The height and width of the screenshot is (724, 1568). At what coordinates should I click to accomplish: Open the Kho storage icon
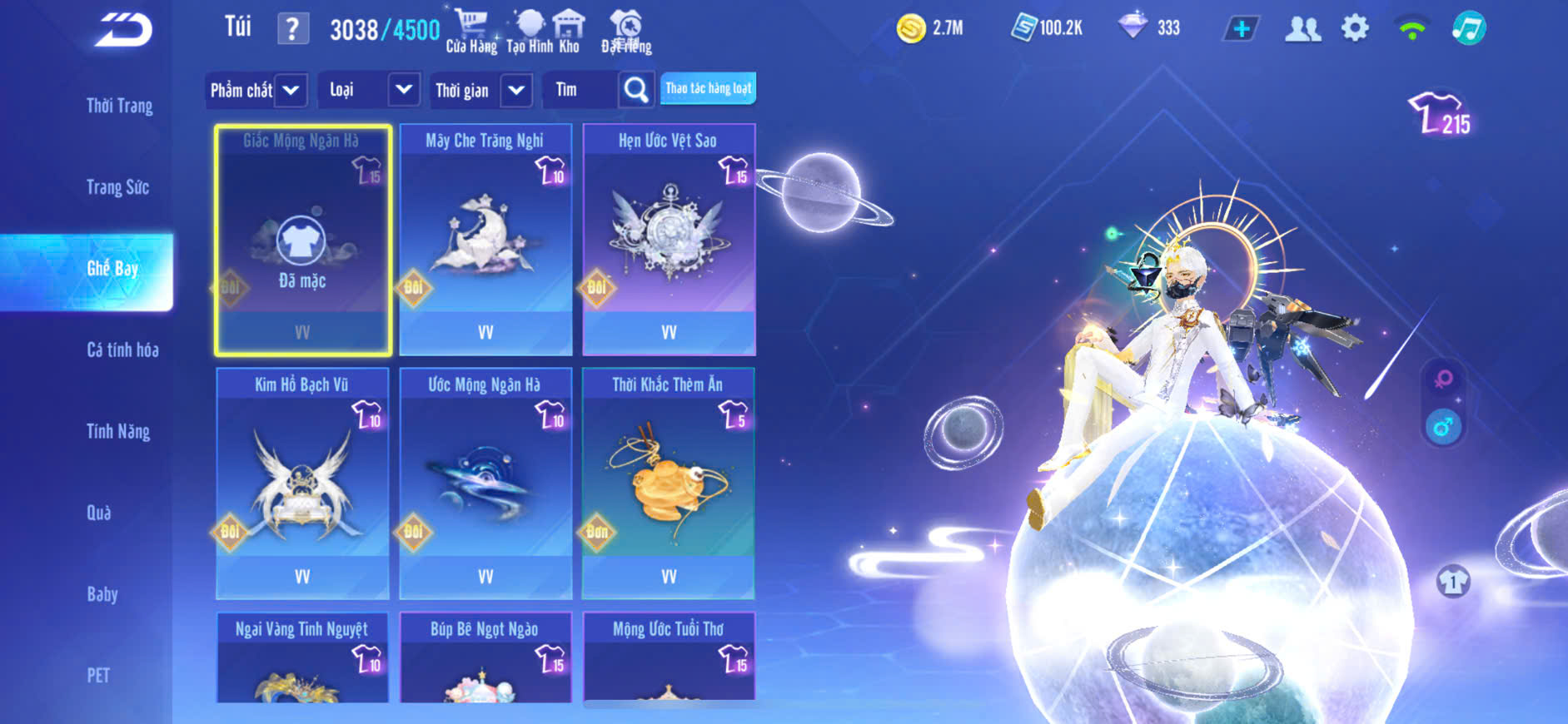pyautogui.click(x=569, y=31)
